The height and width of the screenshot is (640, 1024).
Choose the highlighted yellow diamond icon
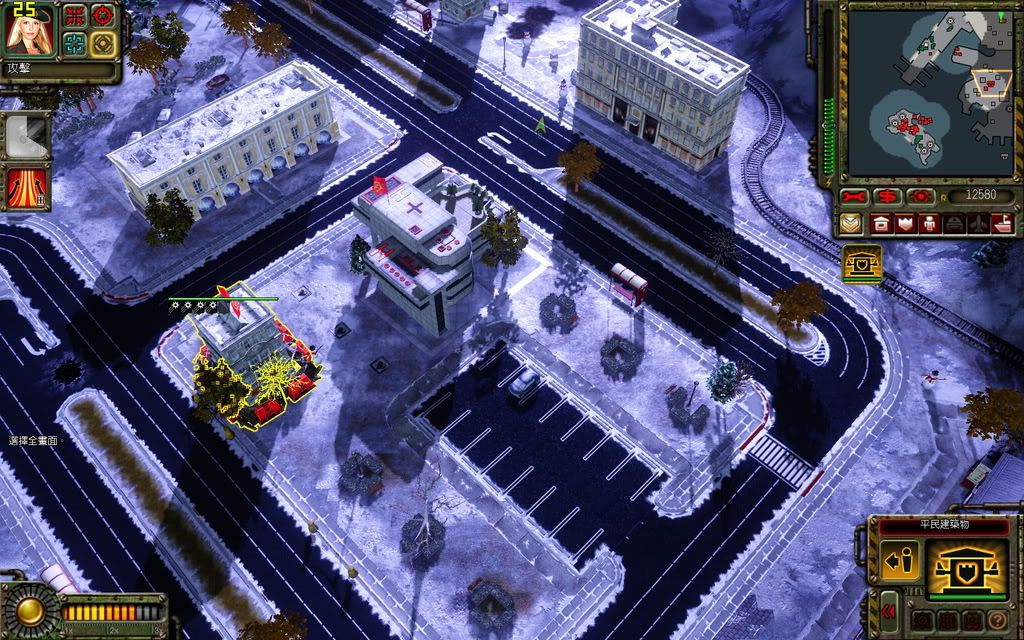(102, 43)
